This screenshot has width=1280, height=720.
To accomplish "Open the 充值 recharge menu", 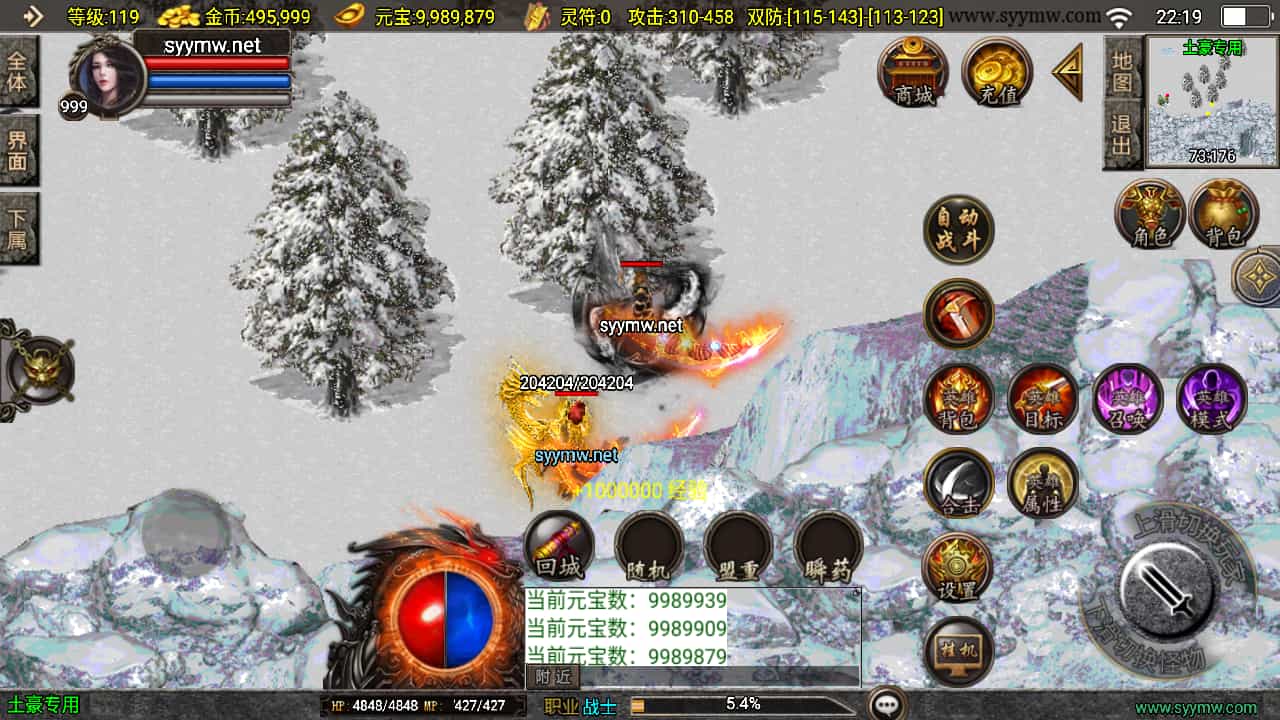I will [997, 72].
